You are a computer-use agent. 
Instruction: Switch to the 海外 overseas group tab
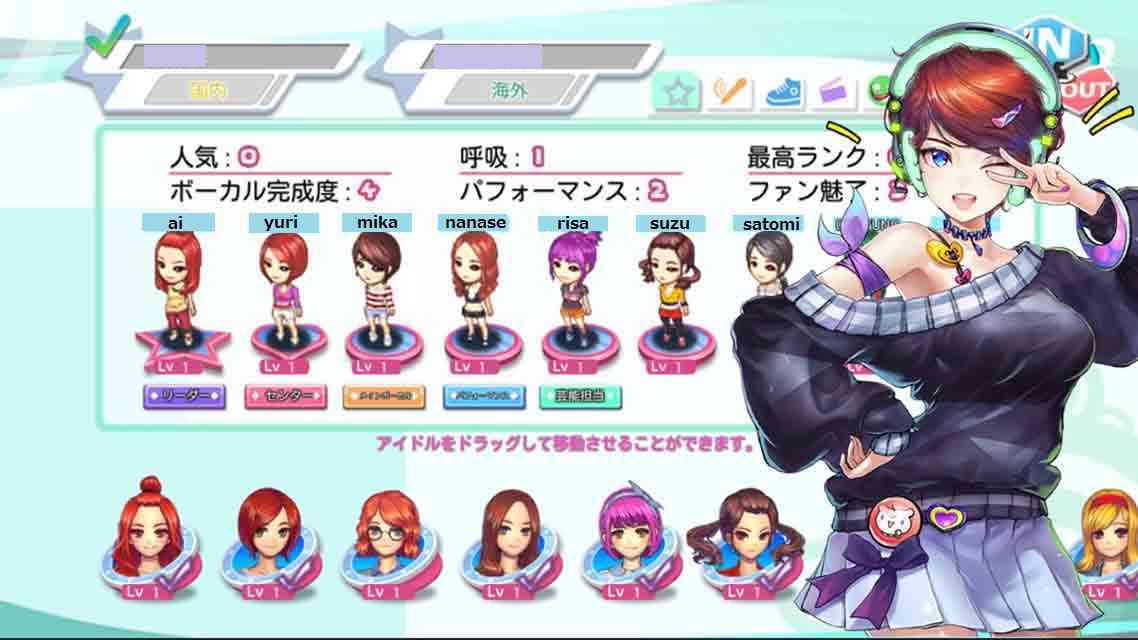508,89
